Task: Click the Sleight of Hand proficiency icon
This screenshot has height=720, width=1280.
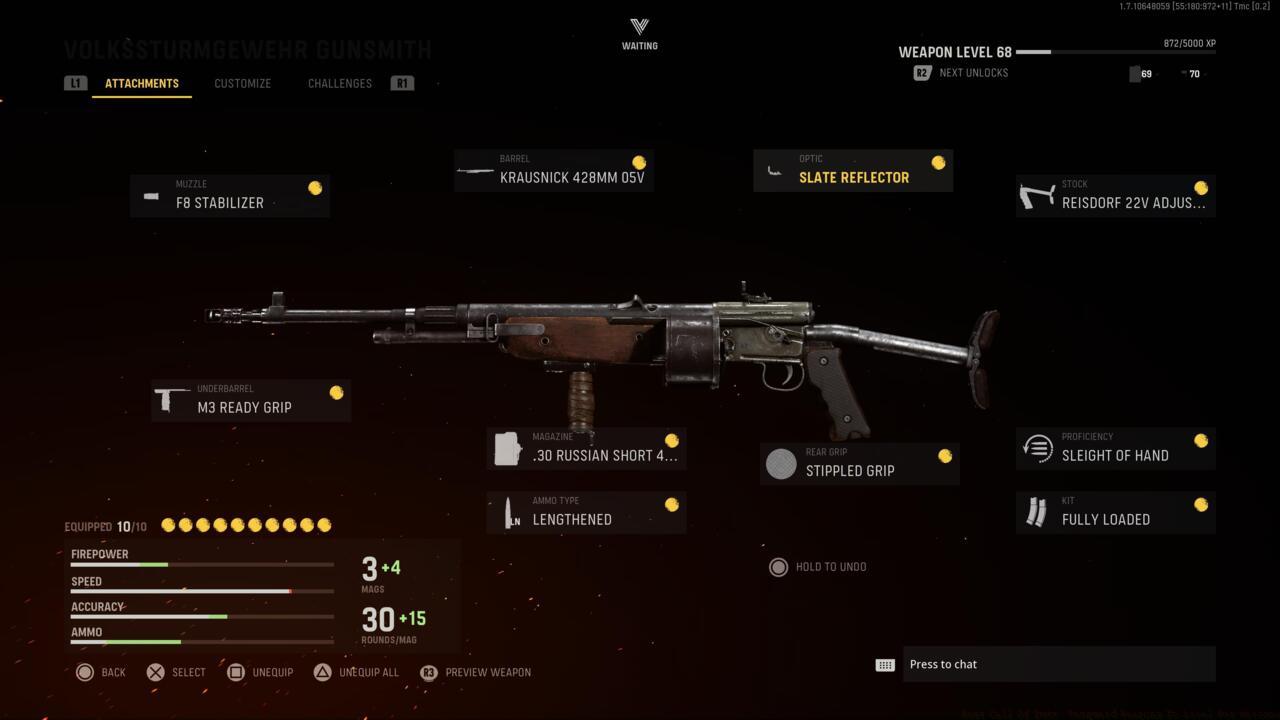Action: (1037, 447)
